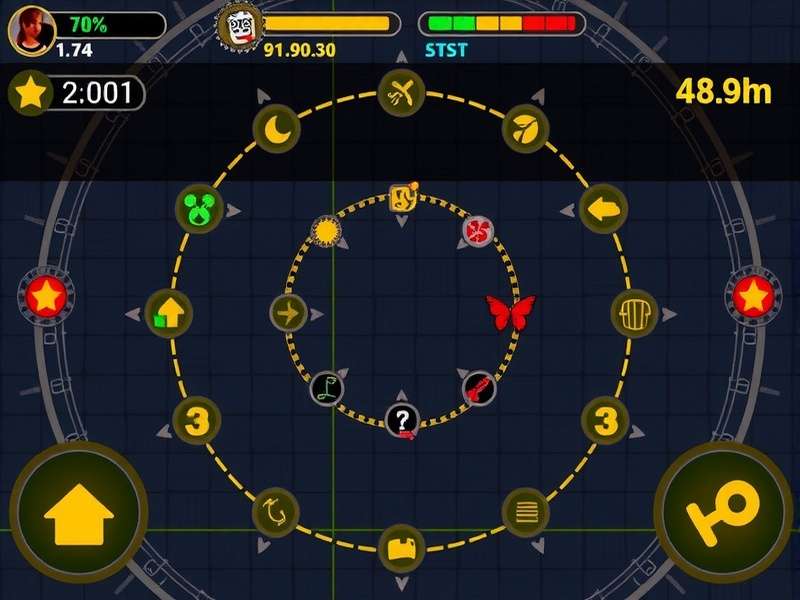Choose the red butterfly icon

(510, 311)
